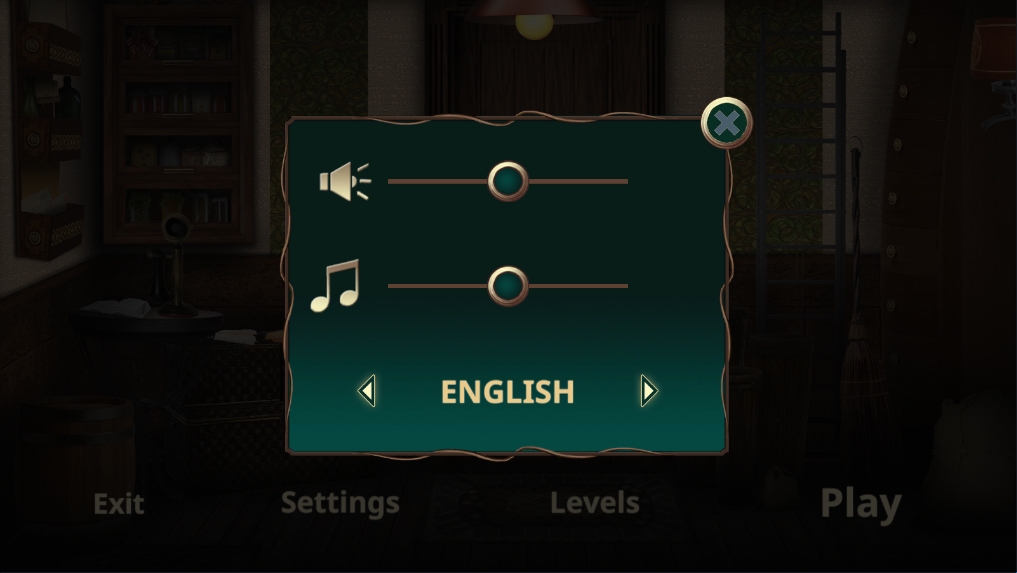The image size is (1017, 573).
Task: Select the Exit menu option
Action: tap(119, 504)
